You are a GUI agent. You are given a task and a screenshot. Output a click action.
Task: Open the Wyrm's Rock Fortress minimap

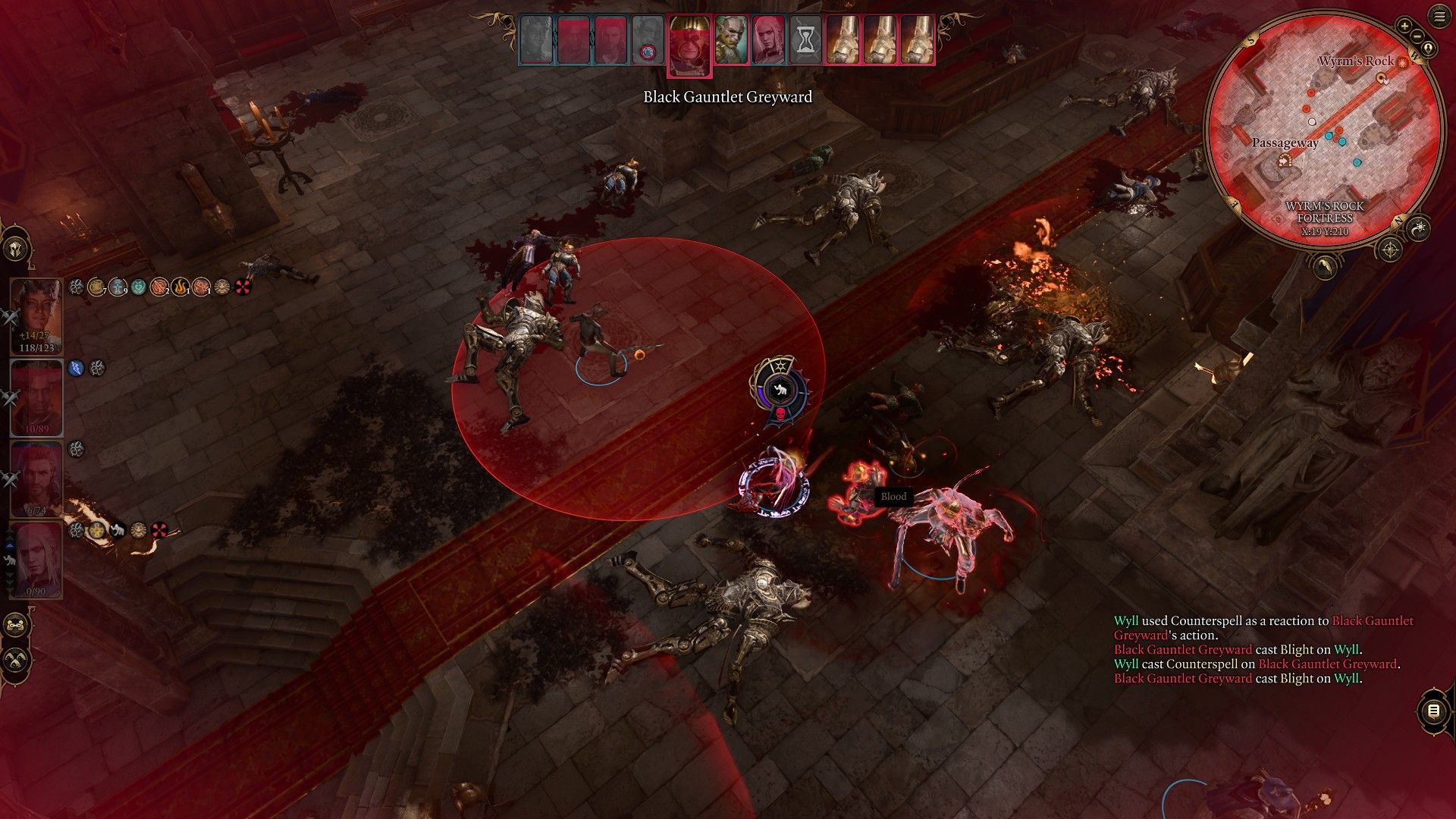coord(1324,129)
